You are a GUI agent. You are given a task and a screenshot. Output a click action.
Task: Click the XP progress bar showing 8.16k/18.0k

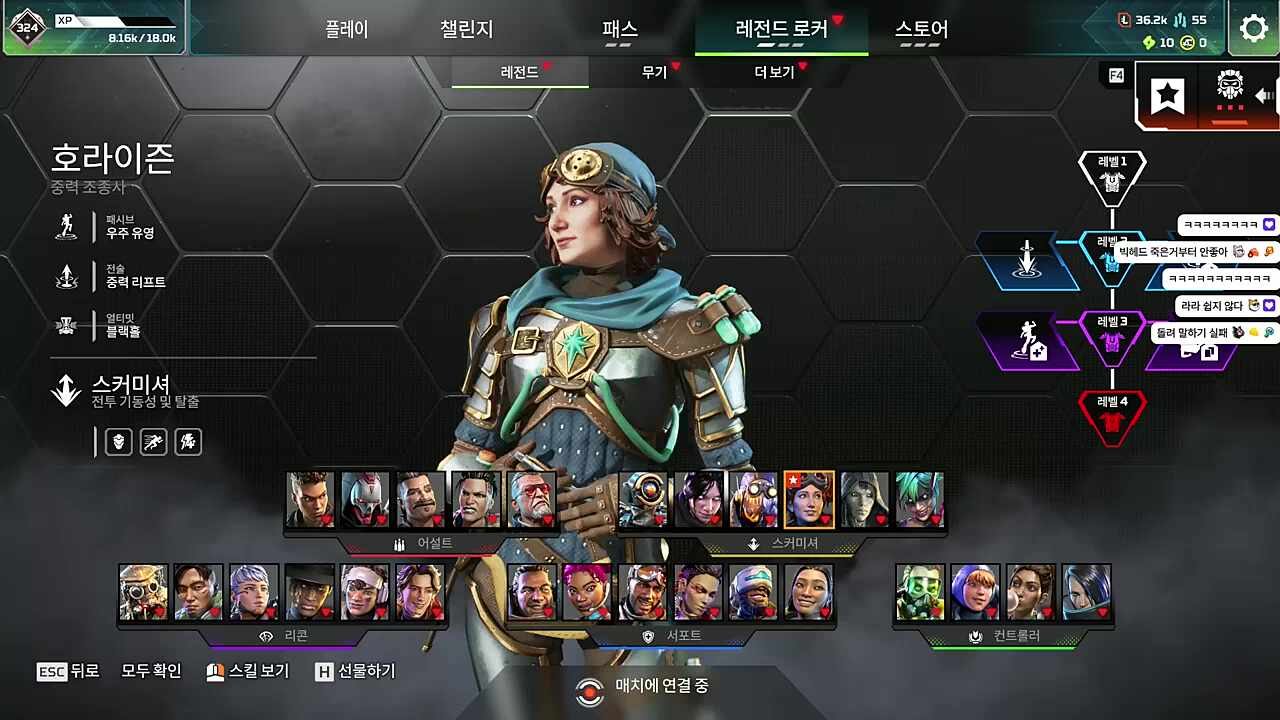click(113, 22)
